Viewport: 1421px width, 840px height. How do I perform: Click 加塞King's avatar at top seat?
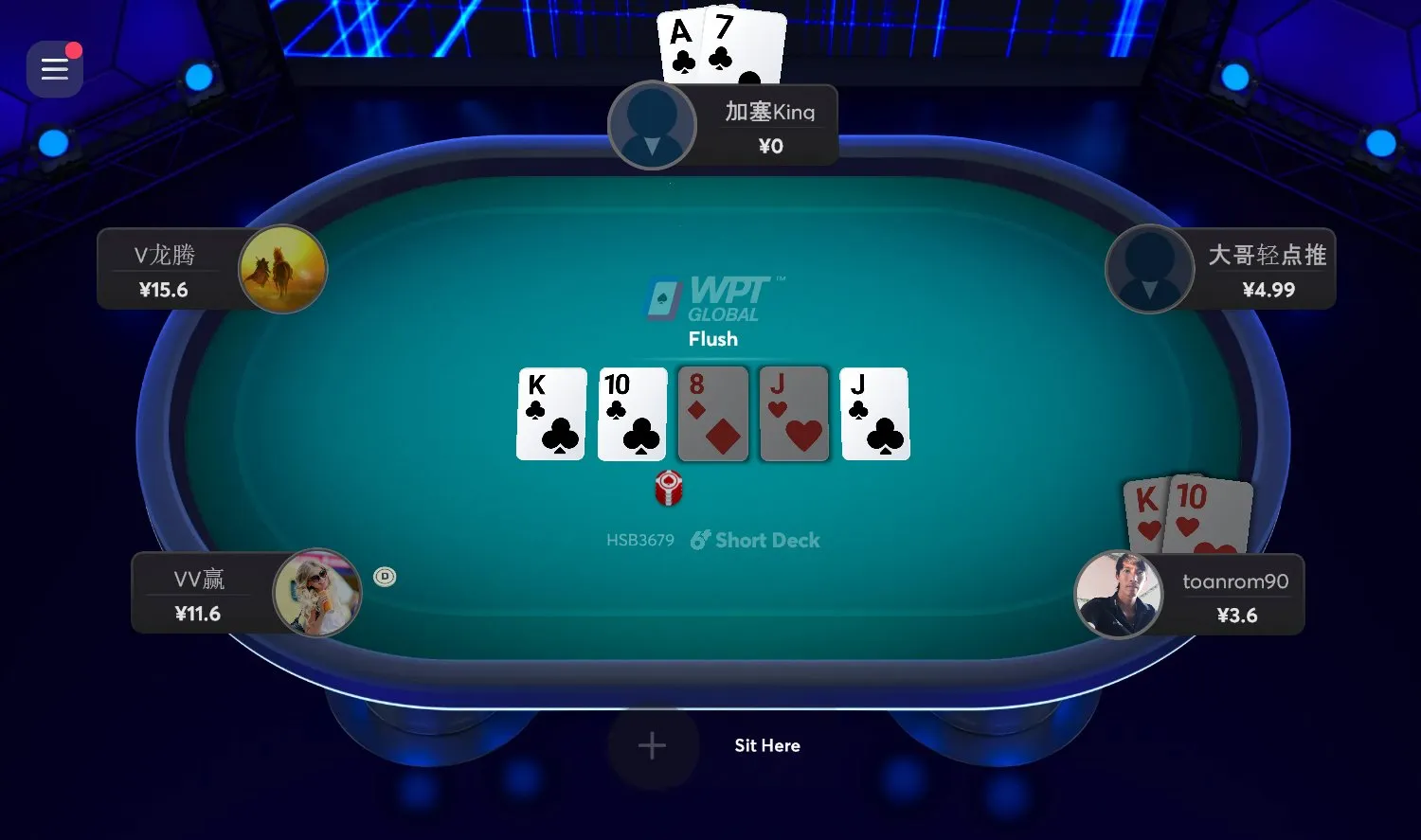click(x=652, y=125)
